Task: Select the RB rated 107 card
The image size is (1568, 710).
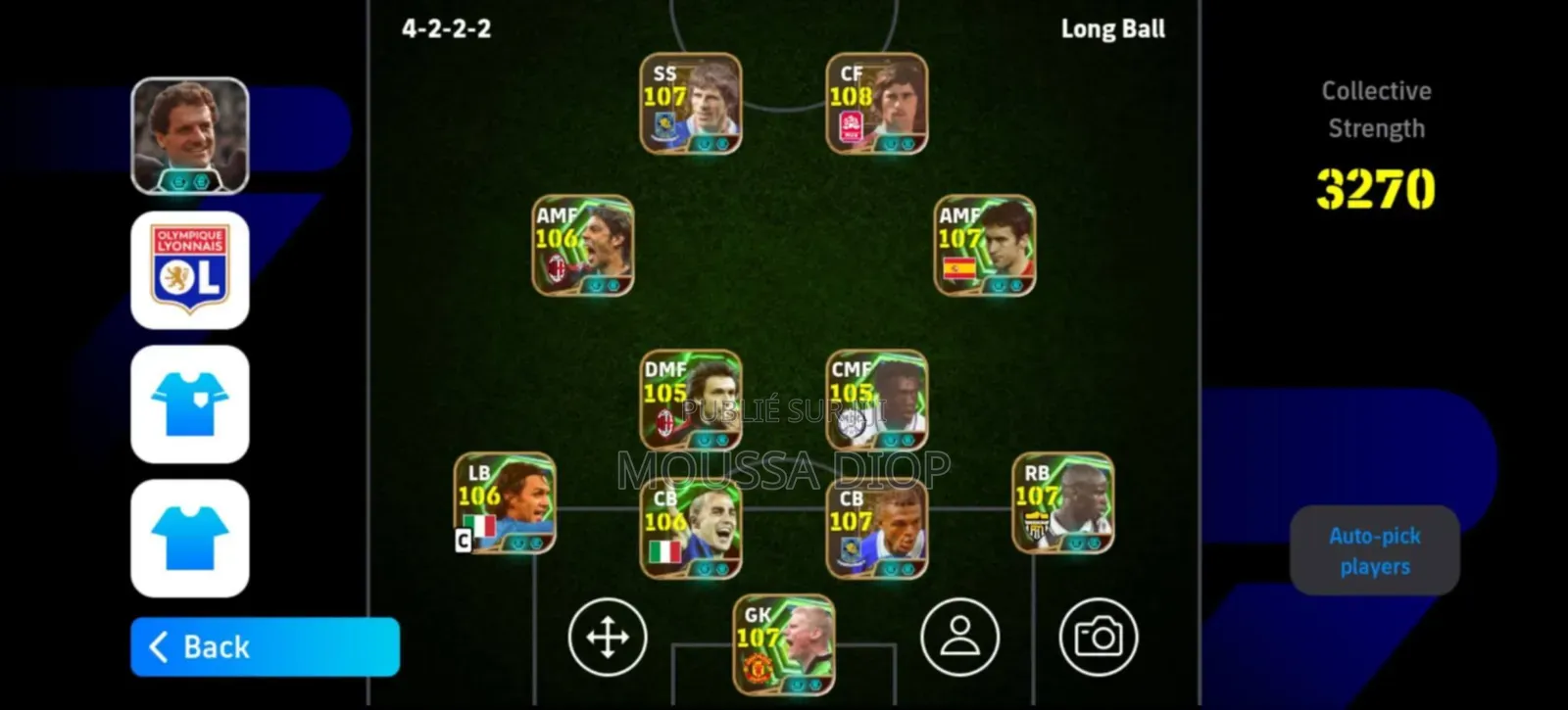Action: coord(1061,504)
